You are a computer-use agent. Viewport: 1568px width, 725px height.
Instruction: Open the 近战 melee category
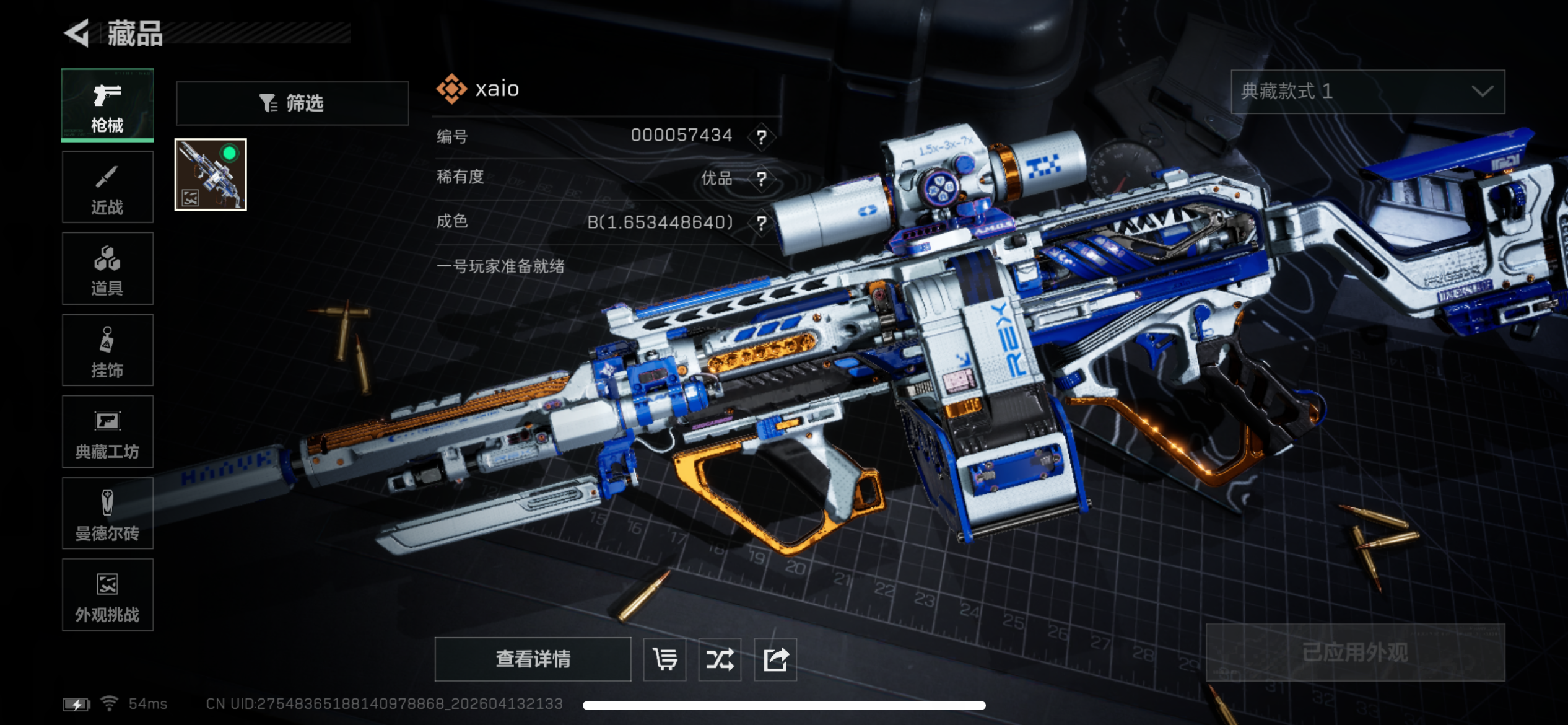point(107,187)
